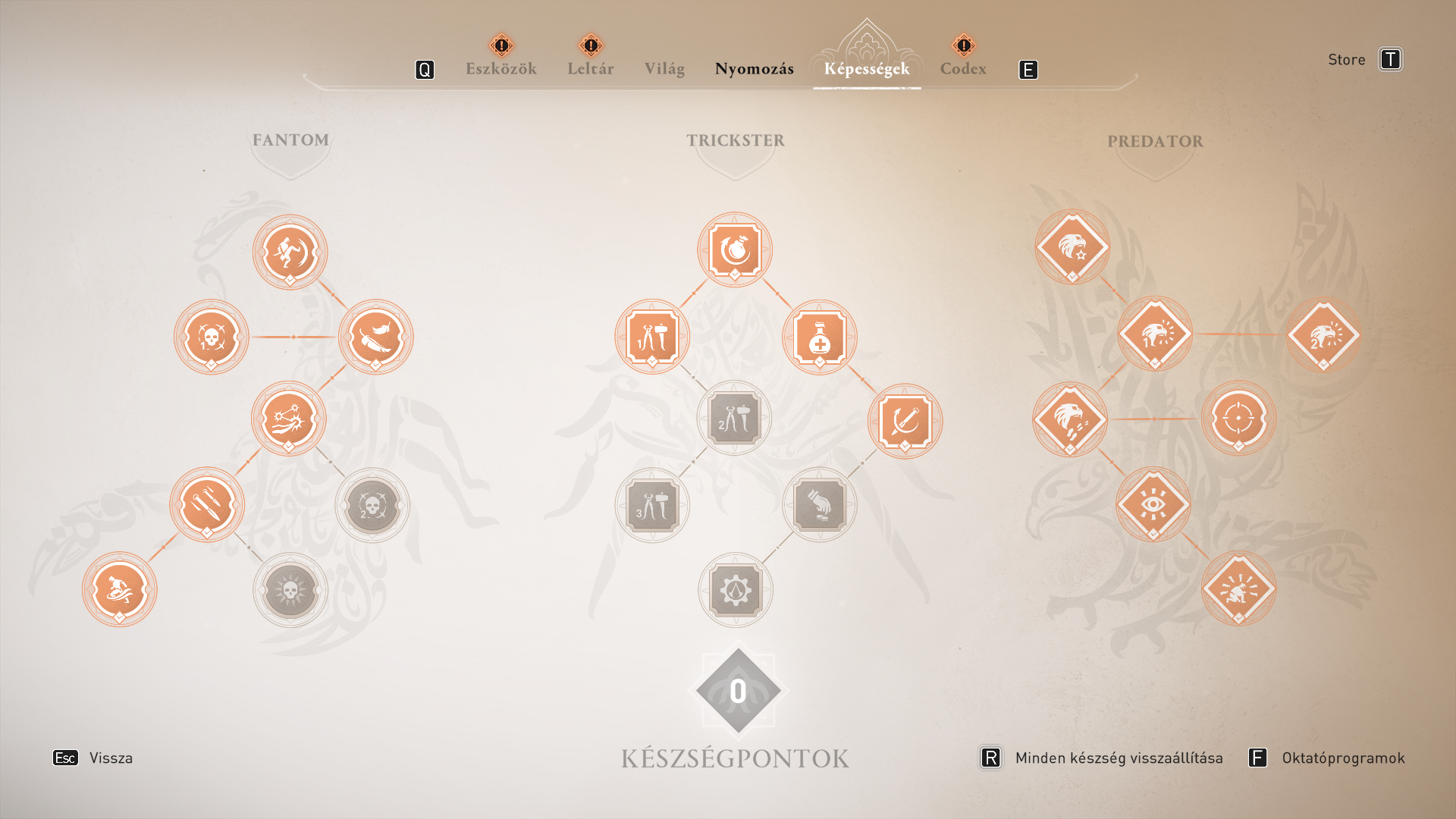Select the eye skill in Predator tree
Image resolution: width=1456 pixels, height=819 pixels.
click(1153, 504)
